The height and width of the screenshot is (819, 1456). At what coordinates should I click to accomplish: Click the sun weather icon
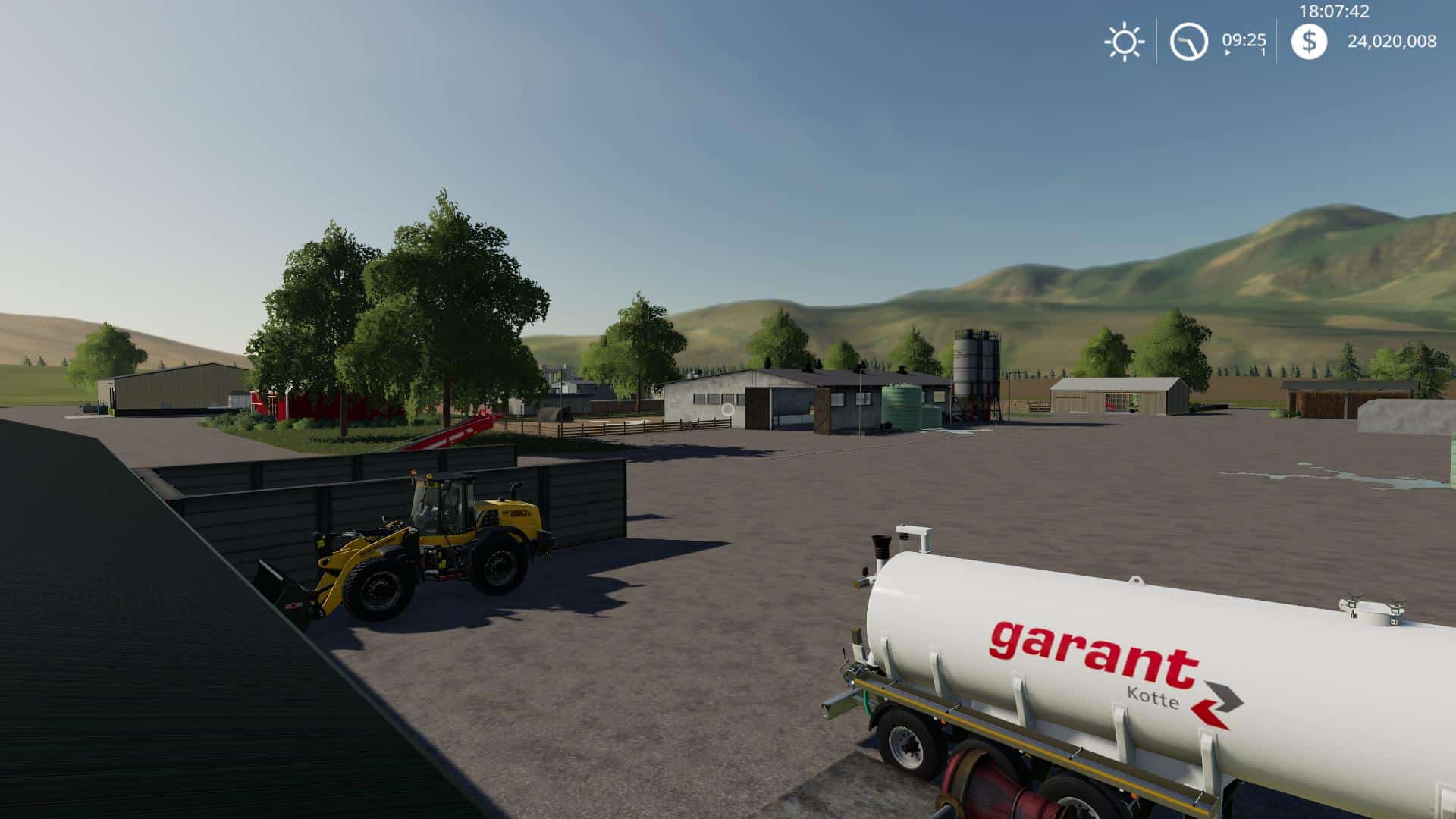[x=1124, y=40]
